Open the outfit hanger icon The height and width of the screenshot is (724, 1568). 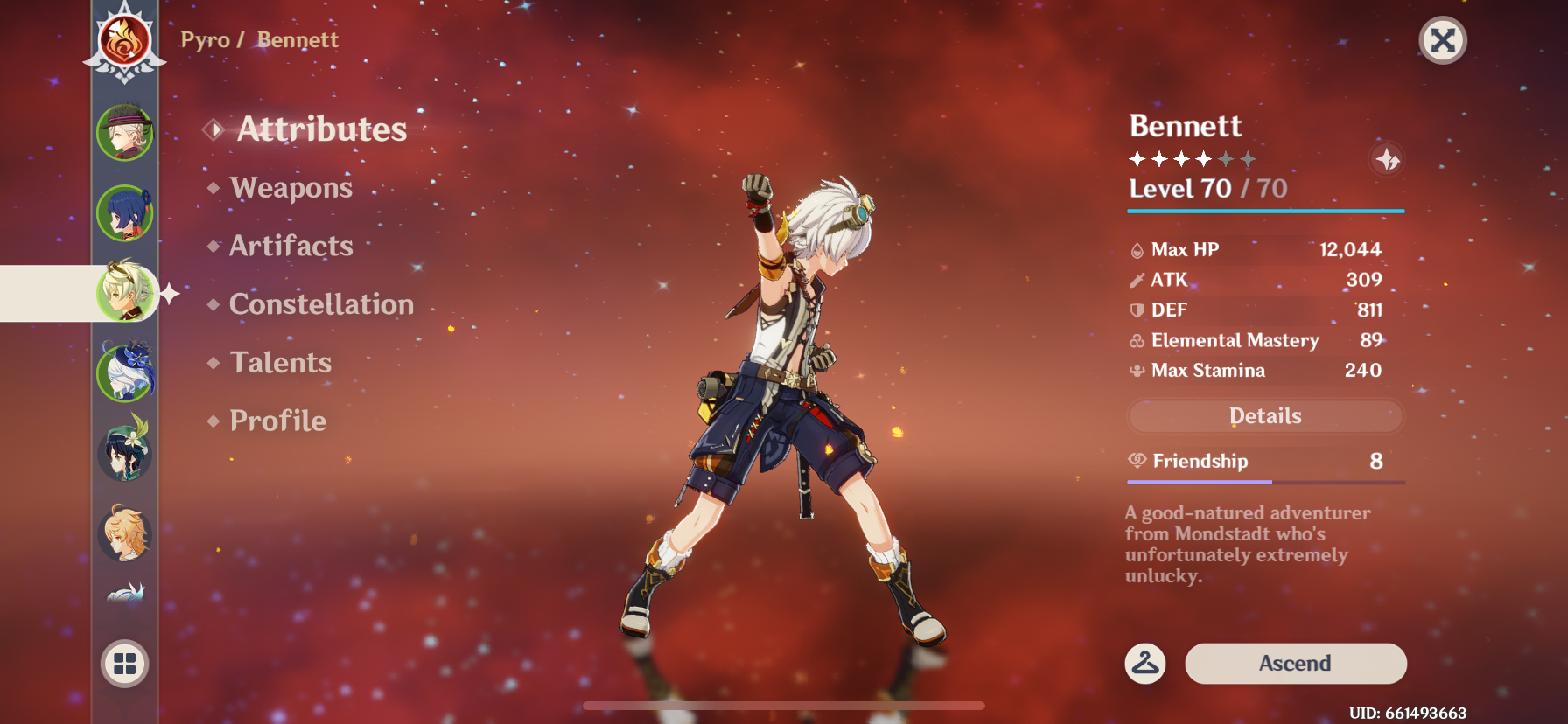click(x=1145, y=664)
